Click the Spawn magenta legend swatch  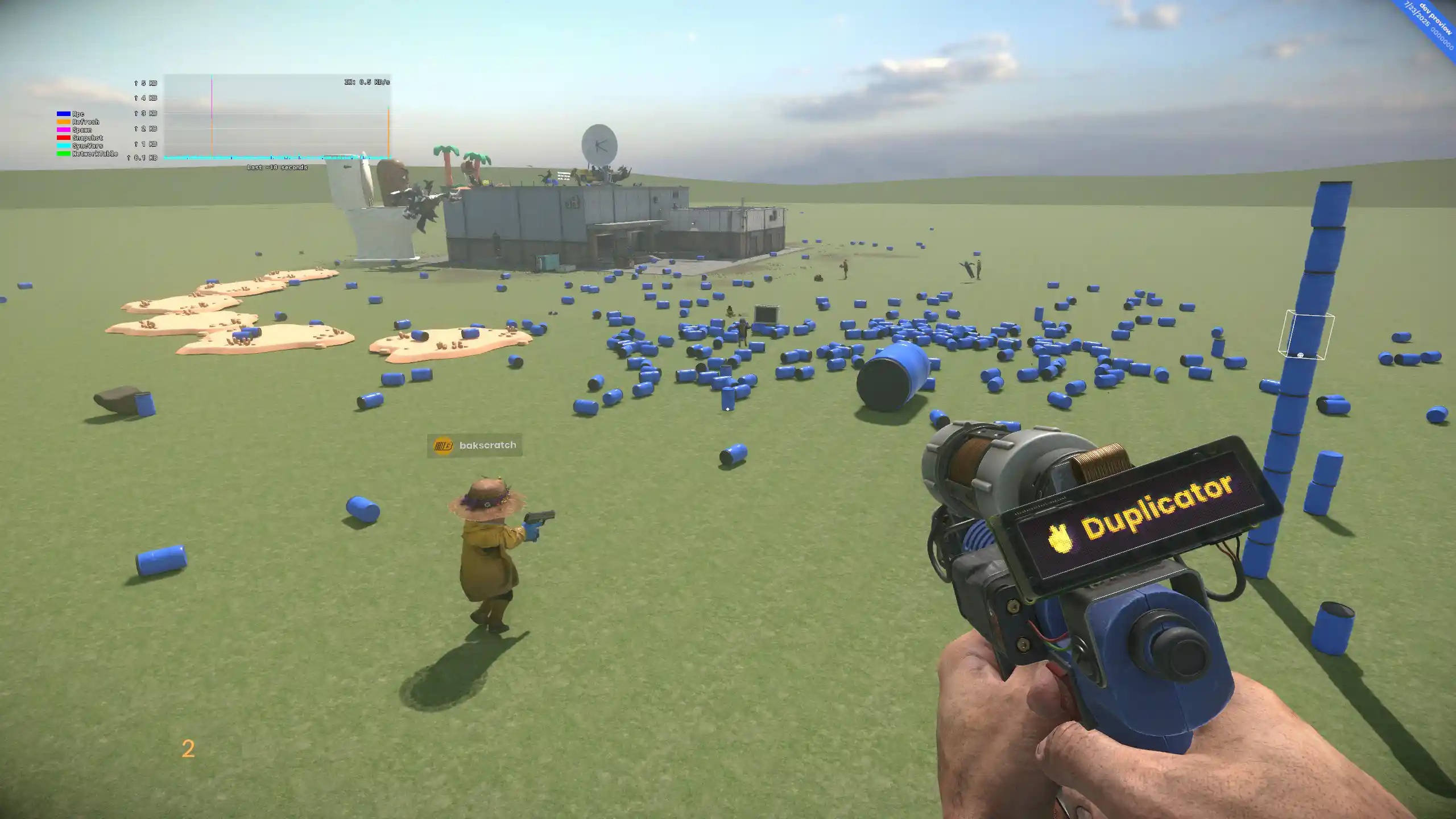63,130
